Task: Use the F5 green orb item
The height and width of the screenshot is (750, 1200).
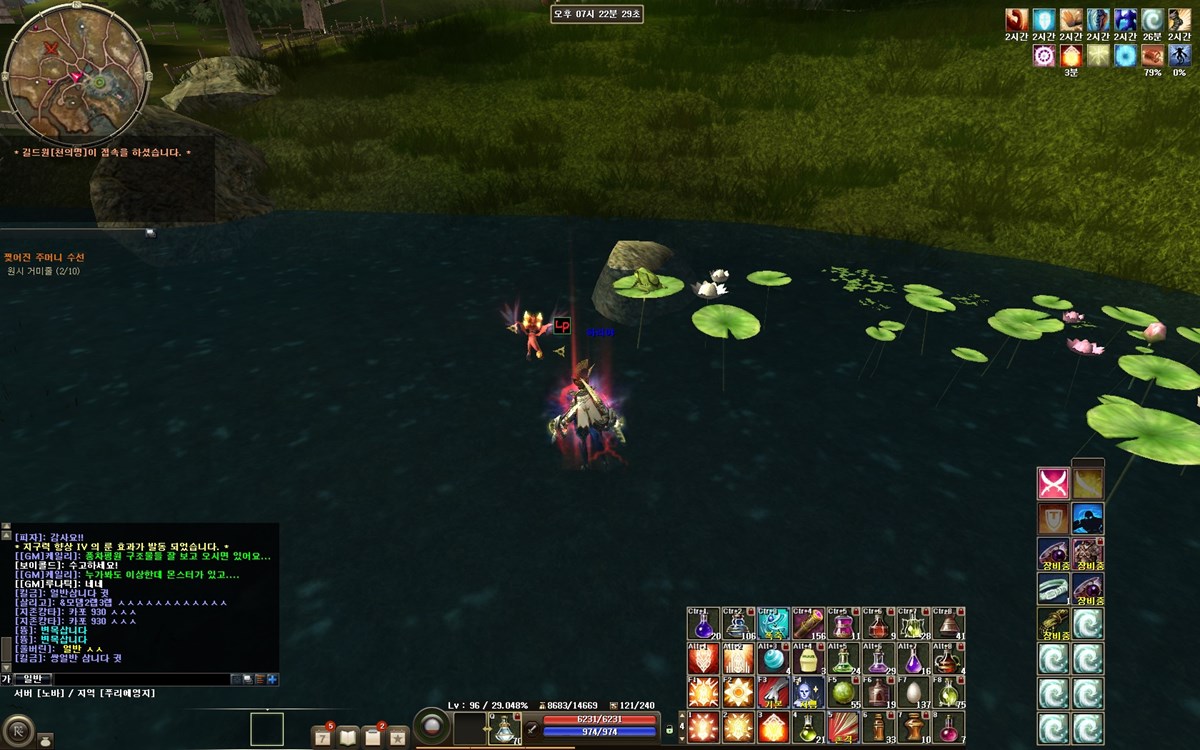Action: point(843,693)
